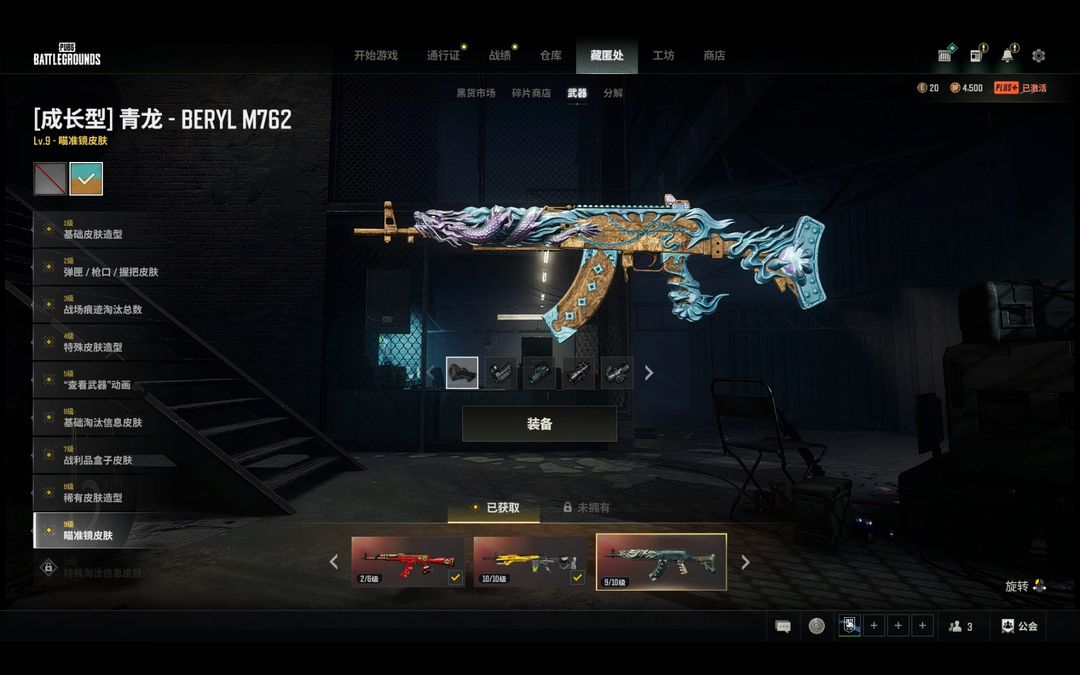The width and height of the screenshot is (1080, 675).
Task: Select the 分解 sub-tab
Action: 613,93
